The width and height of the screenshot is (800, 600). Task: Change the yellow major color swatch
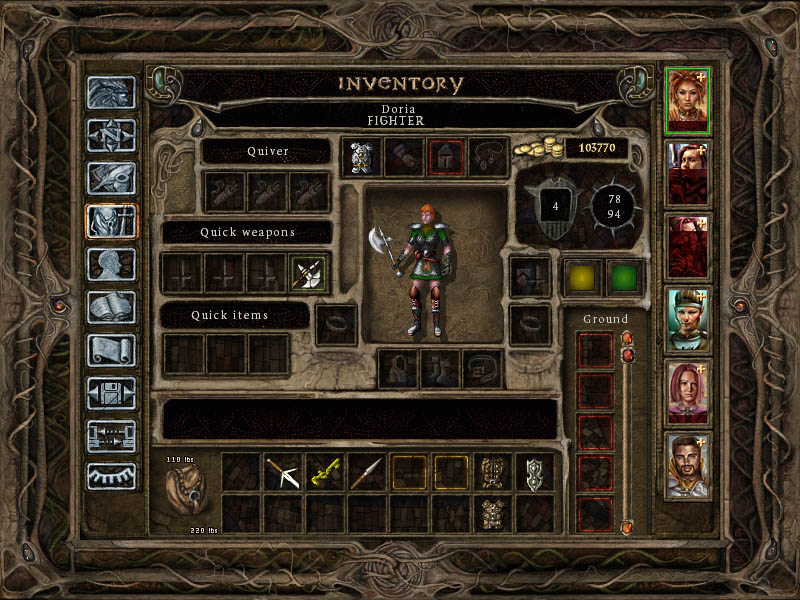point(583,277)
